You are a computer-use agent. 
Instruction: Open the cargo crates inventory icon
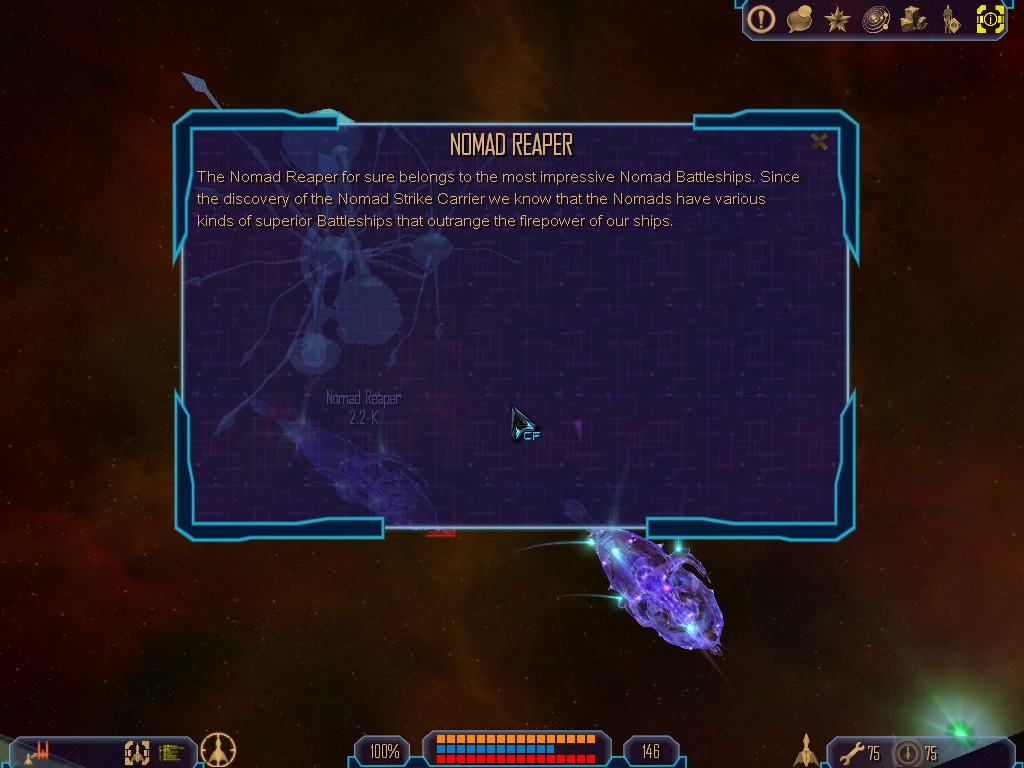click(x=914, y=19)
